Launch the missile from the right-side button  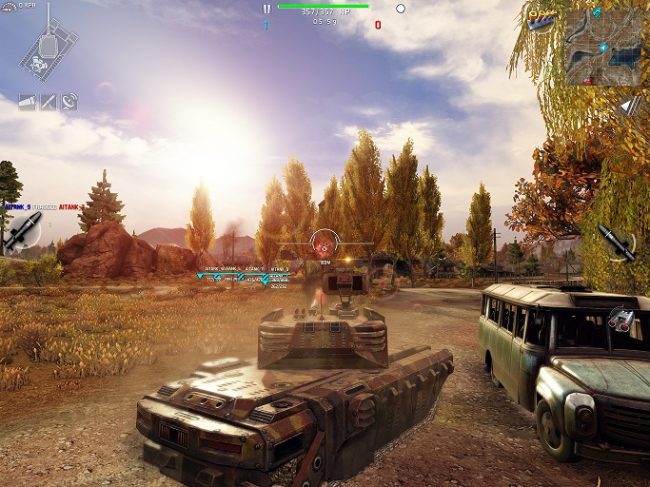click(616, 242)
